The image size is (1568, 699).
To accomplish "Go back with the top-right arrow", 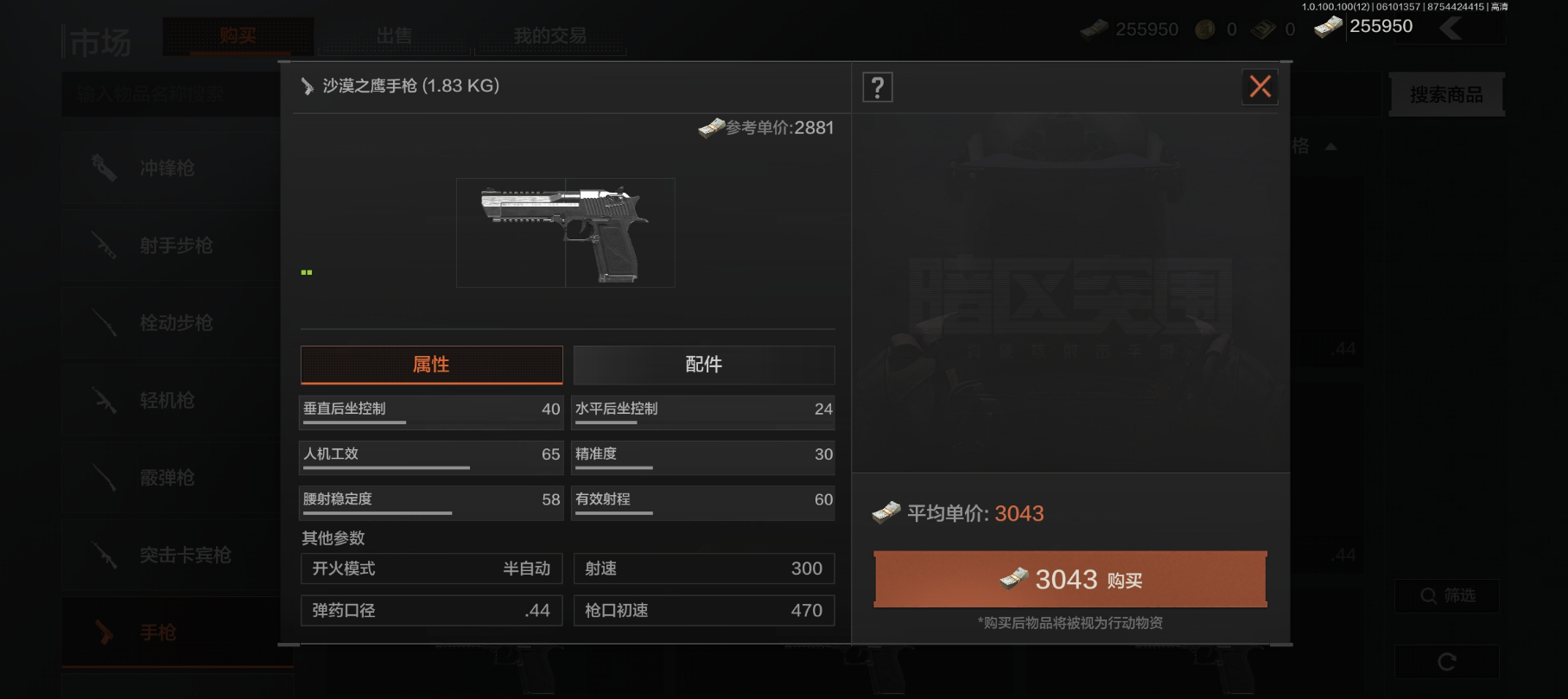I will [1451, 28].
